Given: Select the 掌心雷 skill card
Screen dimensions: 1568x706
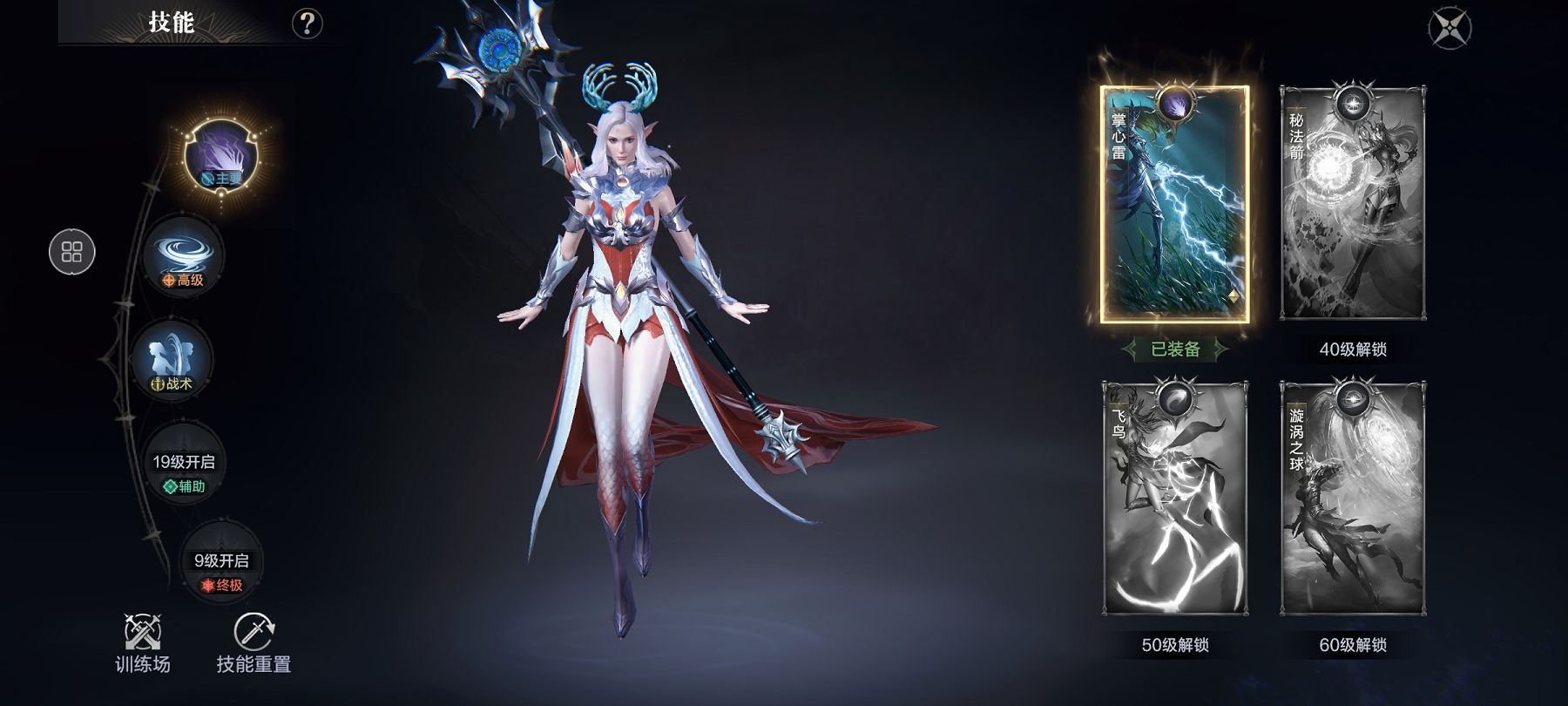Looking at the screenshot, I should tap(1174, 205).
